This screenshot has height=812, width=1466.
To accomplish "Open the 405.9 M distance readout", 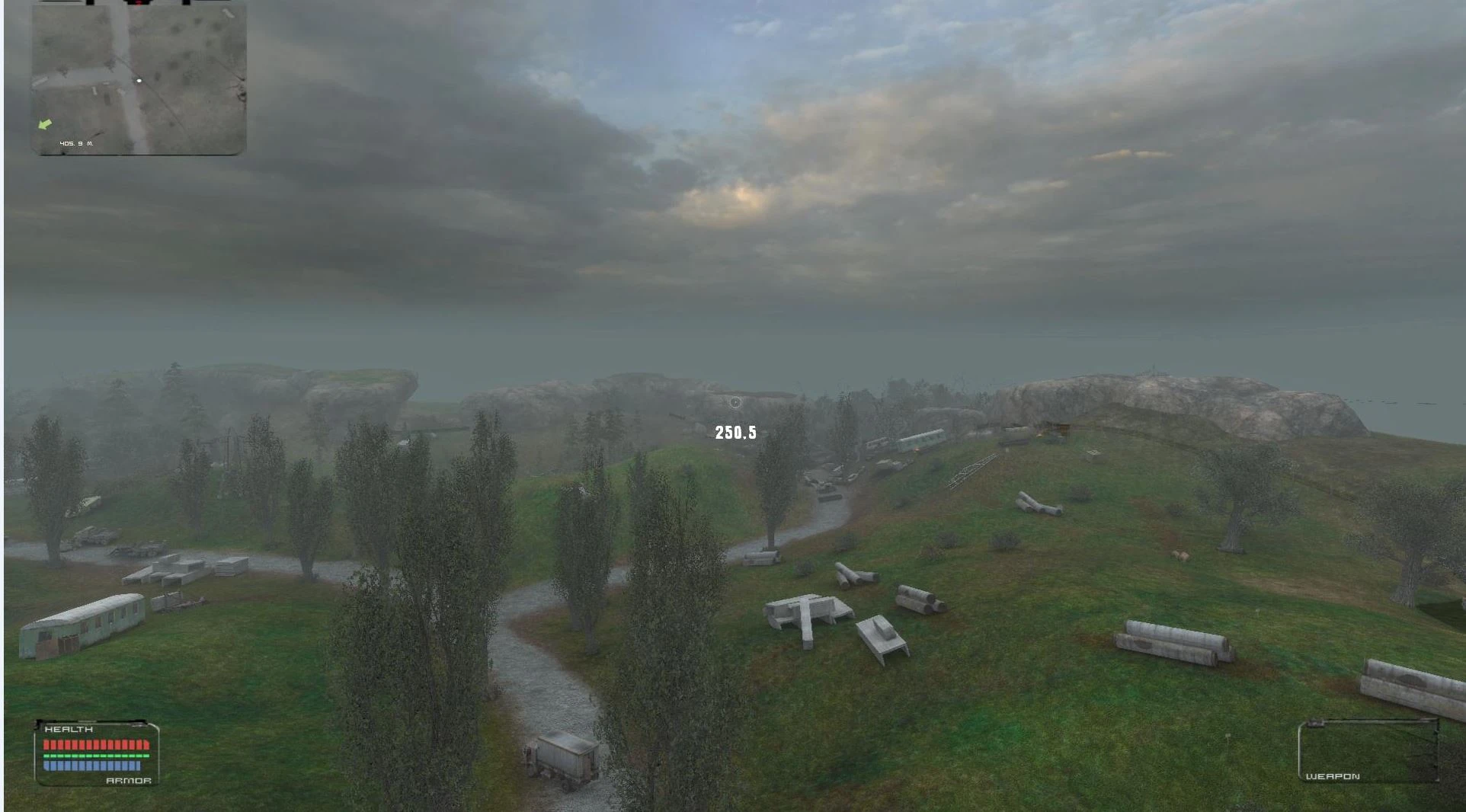I will [x=77, y=142].
